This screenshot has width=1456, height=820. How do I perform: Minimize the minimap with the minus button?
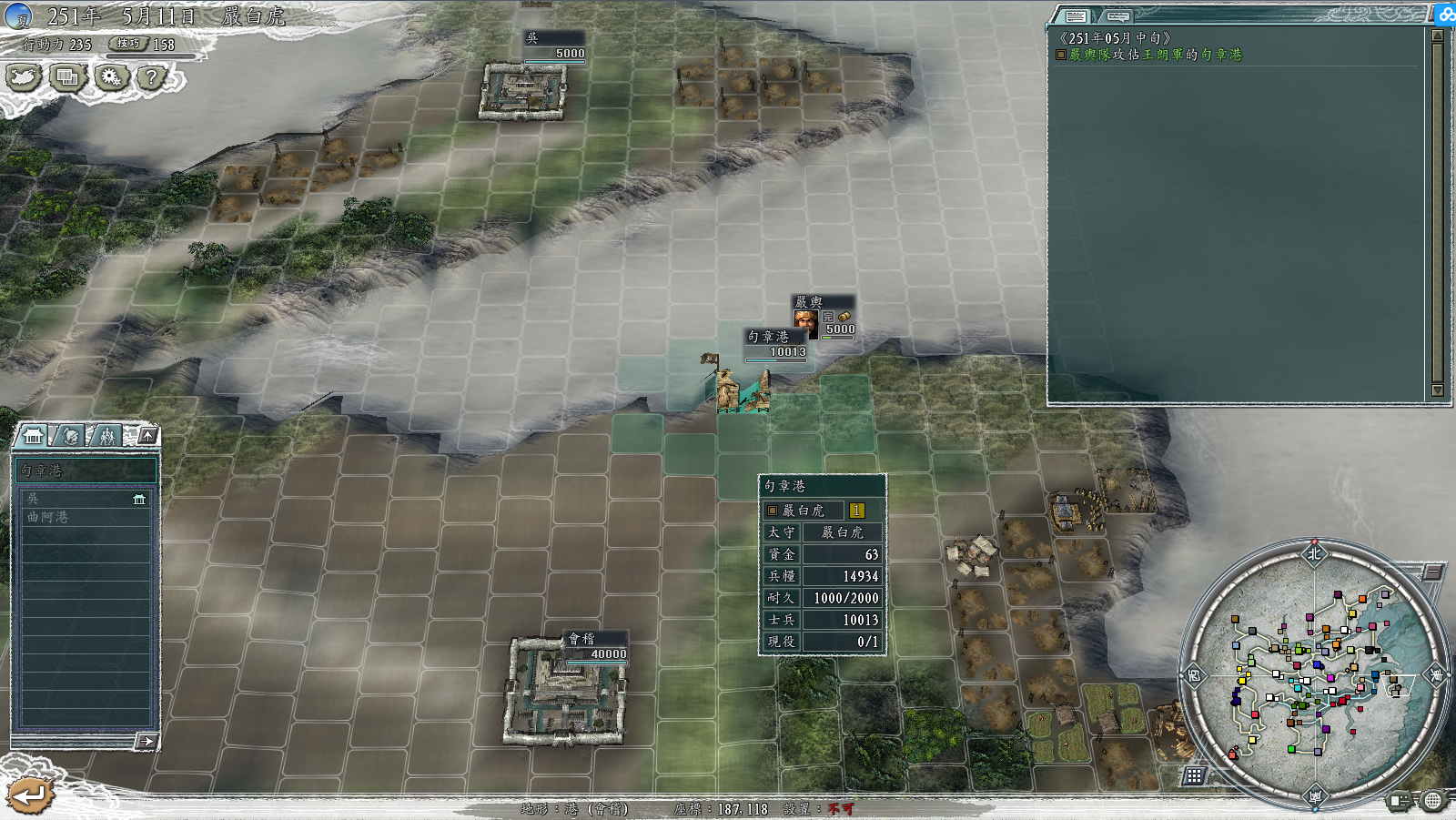pyautogui.click(x=1432, y=572)
